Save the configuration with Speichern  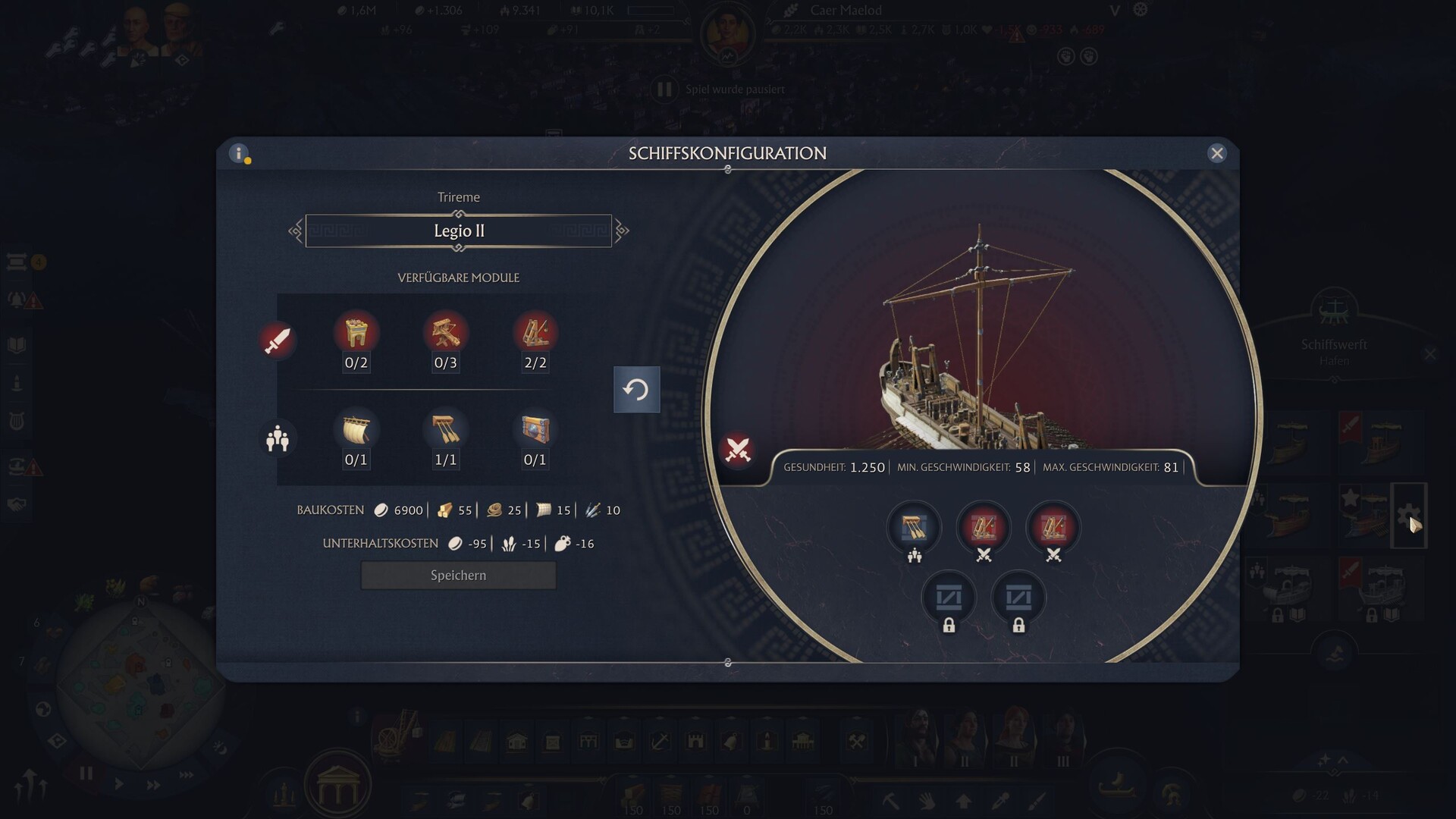[458, 576]
